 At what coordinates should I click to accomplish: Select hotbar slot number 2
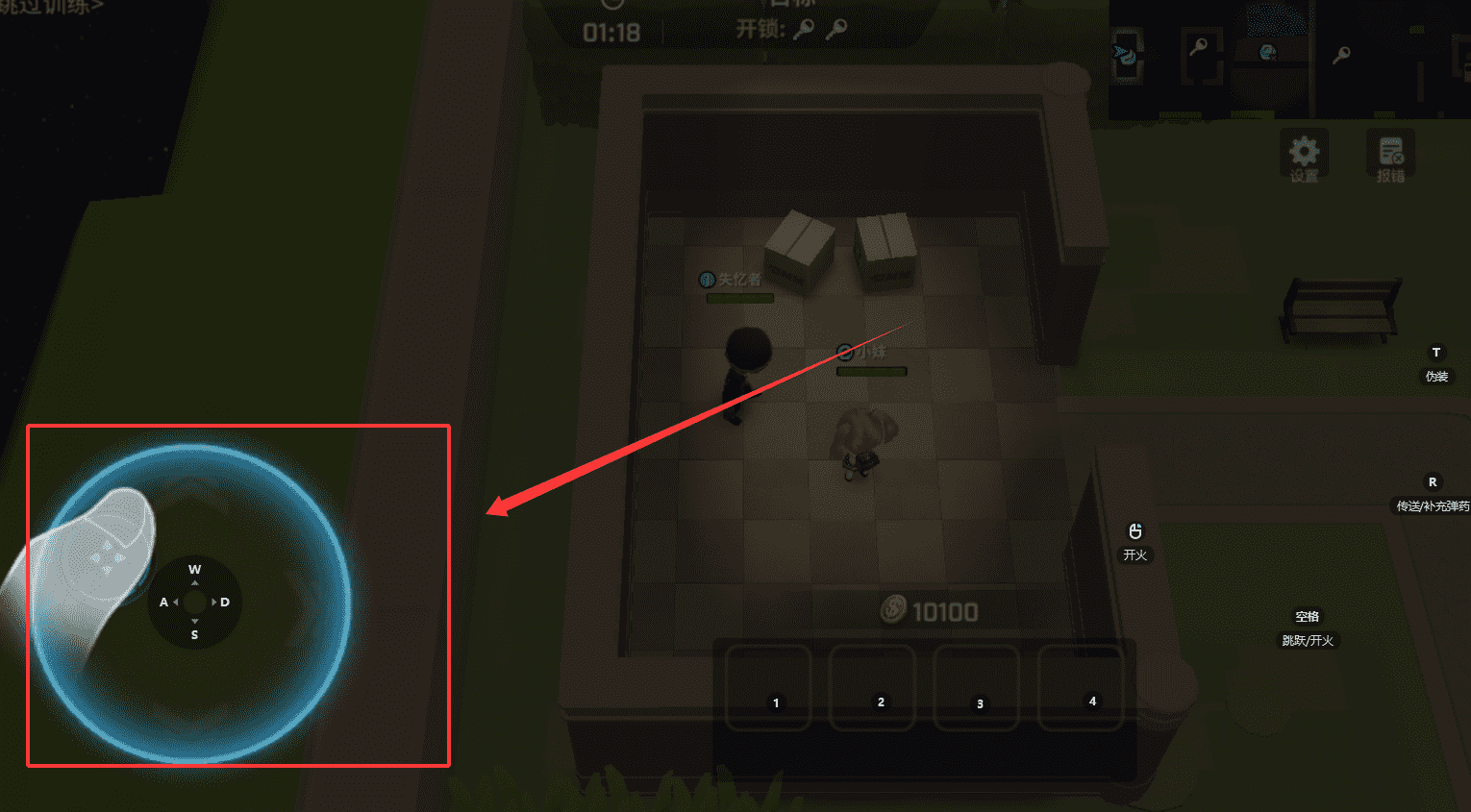pos(872,688)
